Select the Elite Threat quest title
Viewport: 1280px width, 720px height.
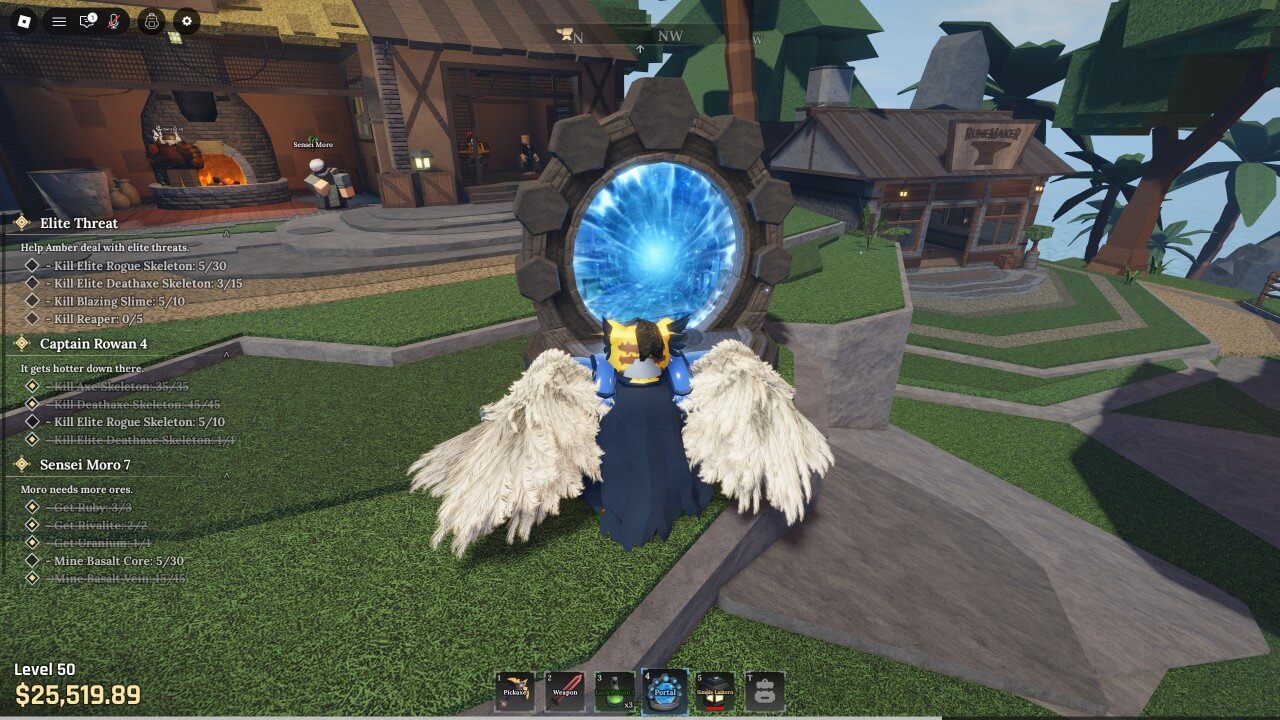[78, 223]
